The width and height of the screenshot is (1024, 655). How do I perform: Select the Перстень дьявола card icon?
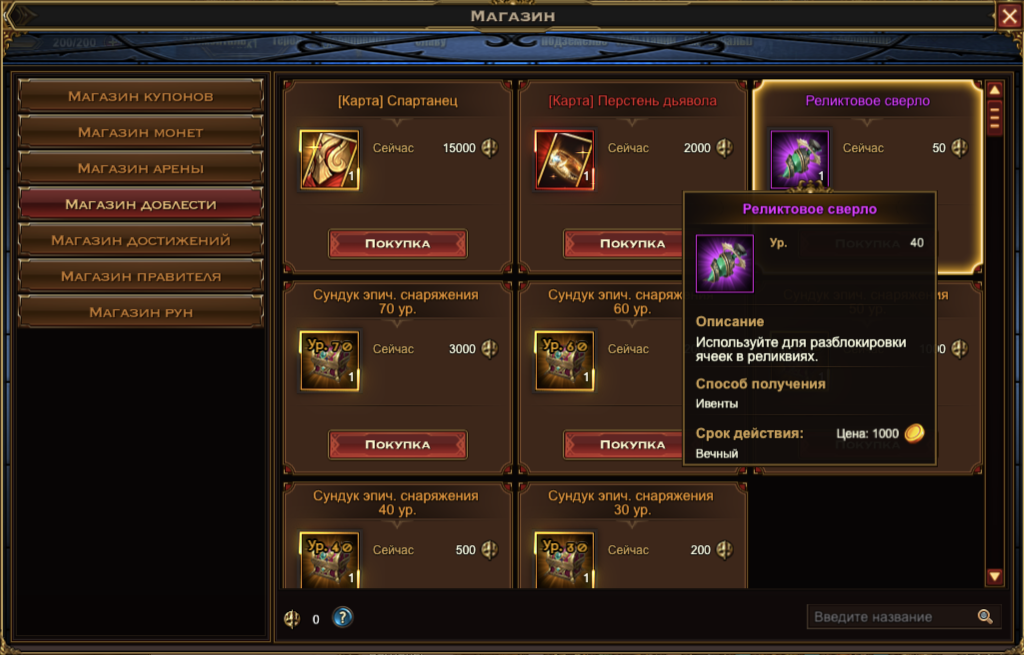pos(564,159)
